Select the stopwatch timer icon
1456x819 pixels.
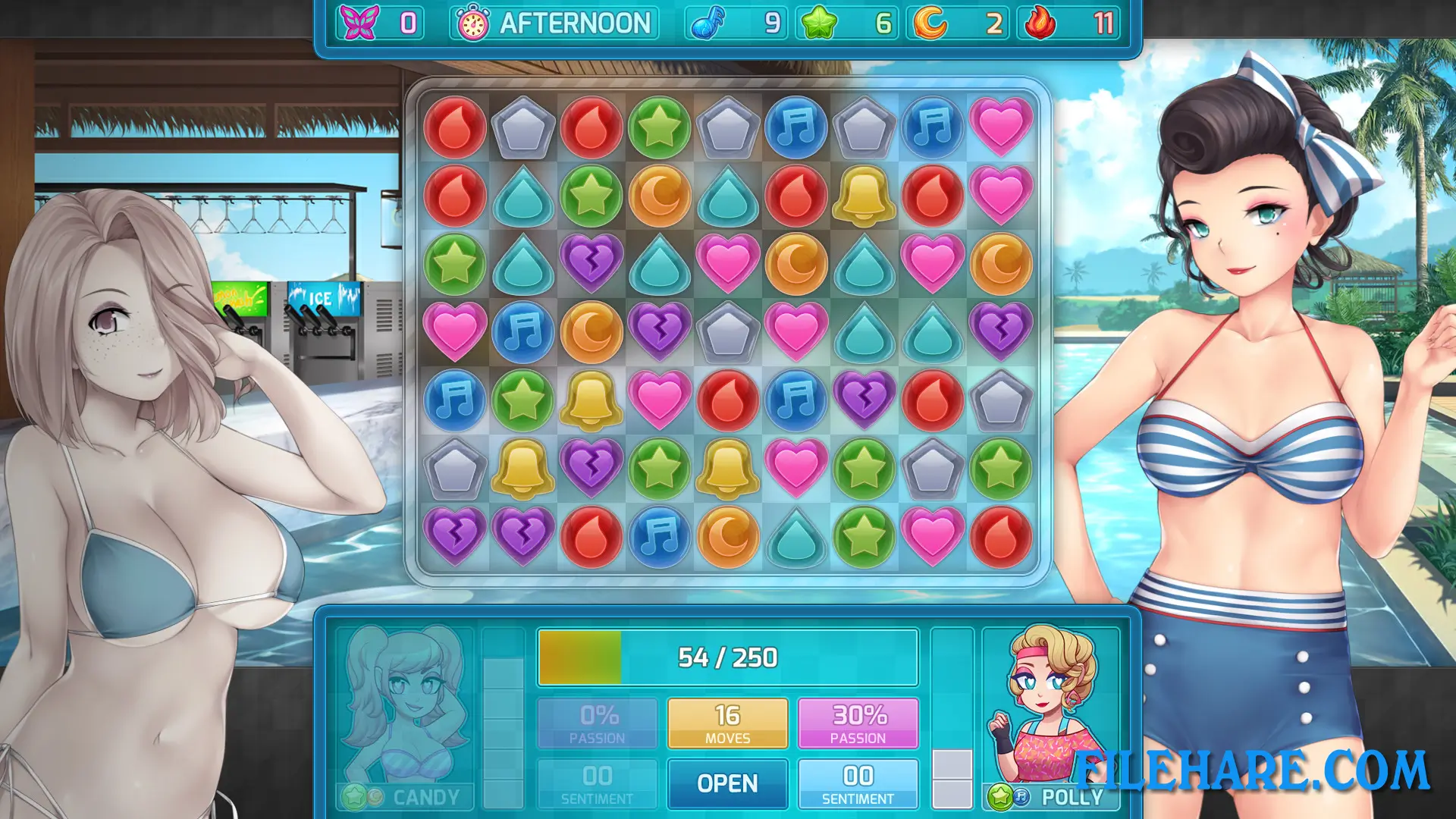pyautogui.click(x=472, y=23)
